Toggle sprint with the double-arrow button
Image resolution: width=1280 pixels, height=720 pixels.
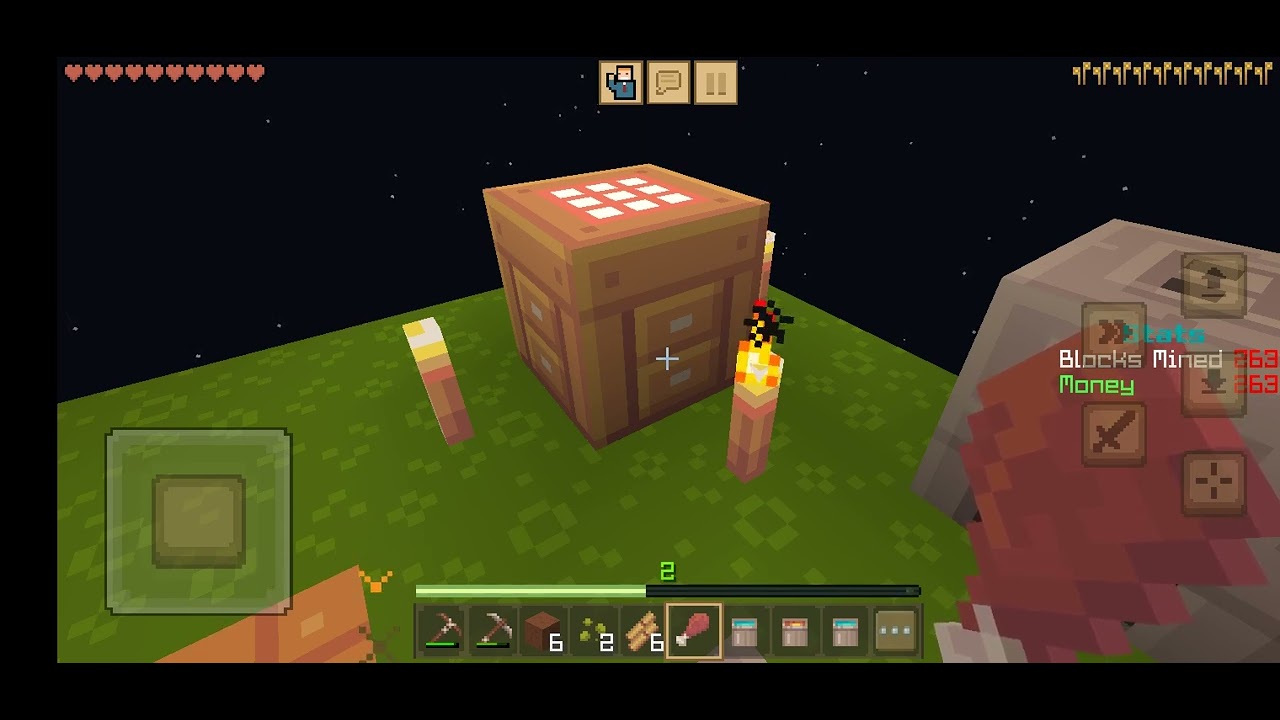[1114, 334]
